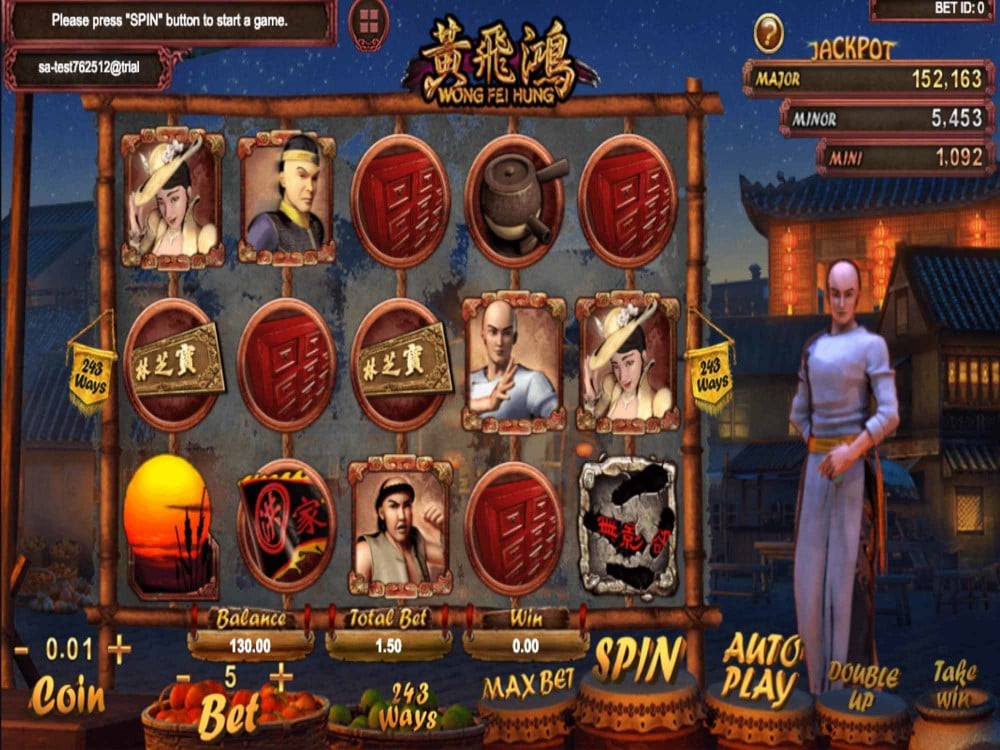Increase the coin value with plus
1000x750 pixels.
coord(119,650)
